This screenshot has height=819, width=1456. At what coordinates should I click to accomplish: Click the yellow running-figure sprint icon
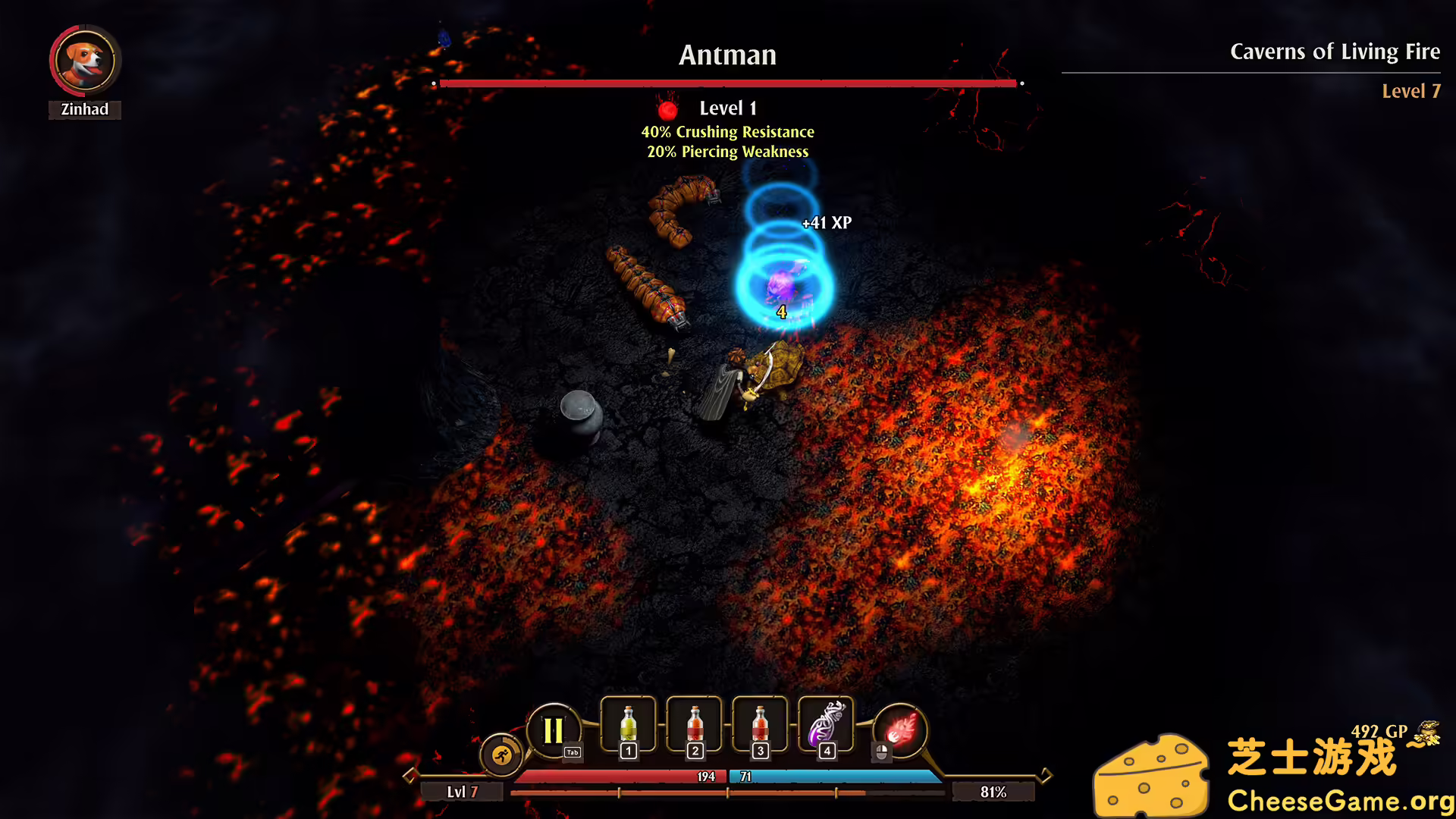point(501,755)
